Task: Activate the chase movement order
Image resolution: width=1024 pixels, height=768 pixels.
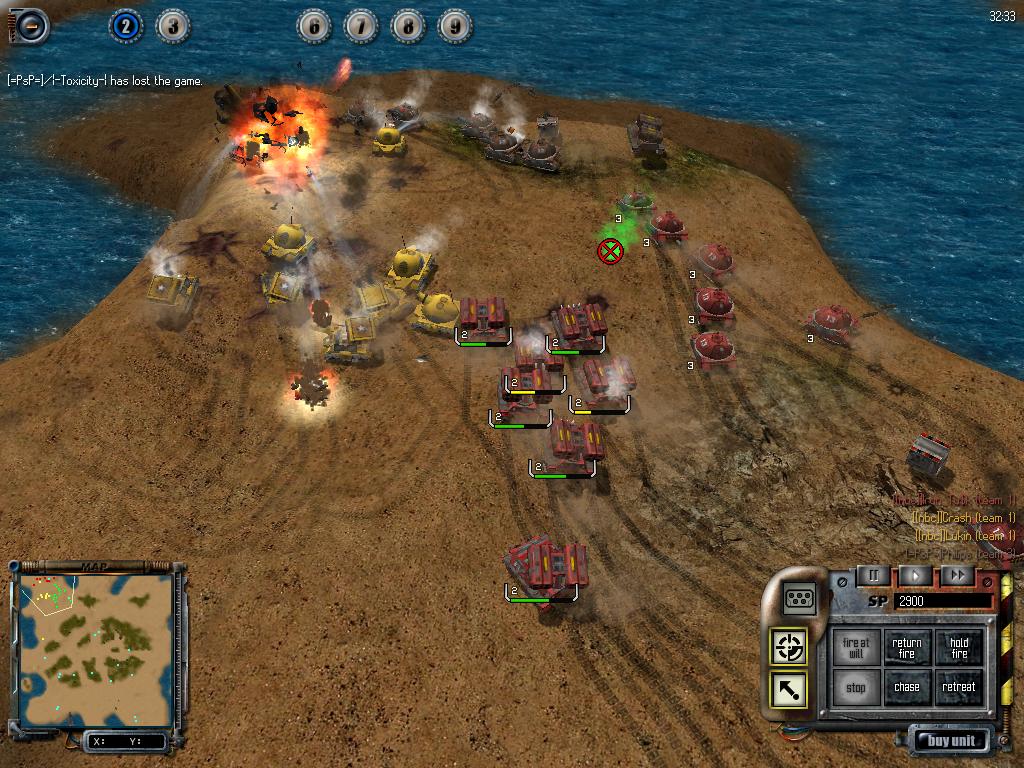Action: coord(907,688)
